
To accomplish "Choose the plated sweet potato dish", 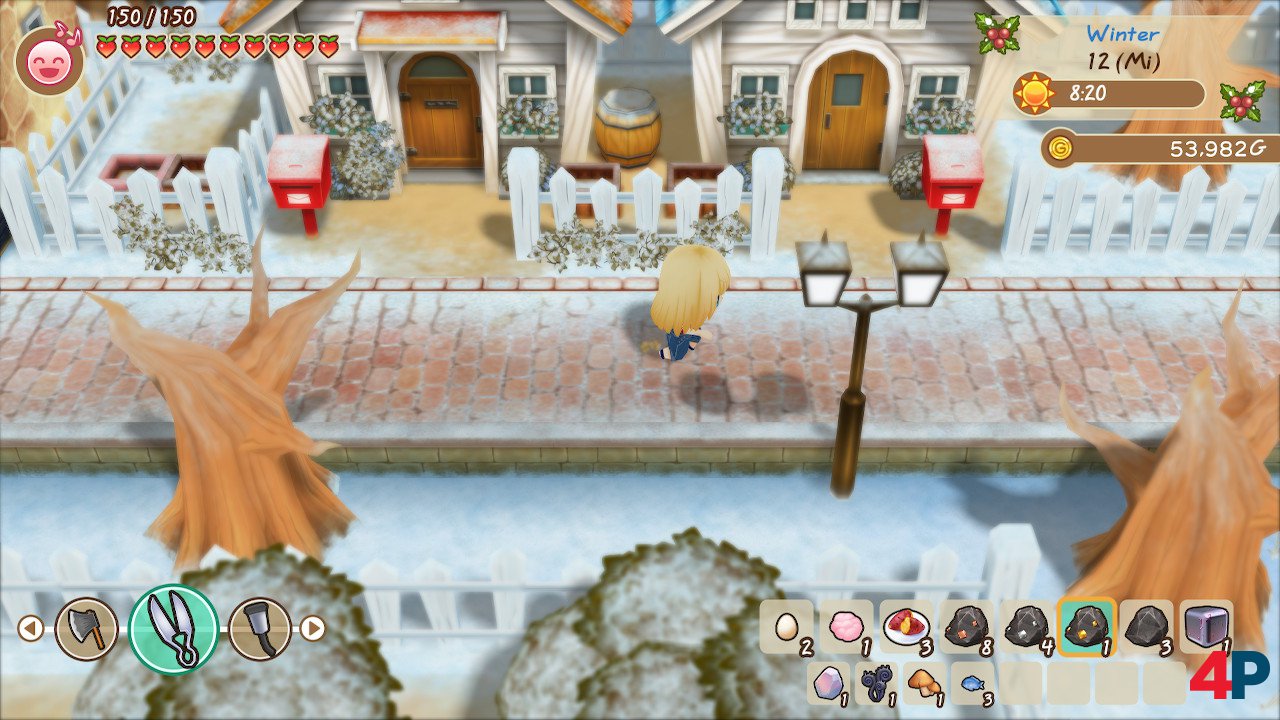I will coord(906,627).
